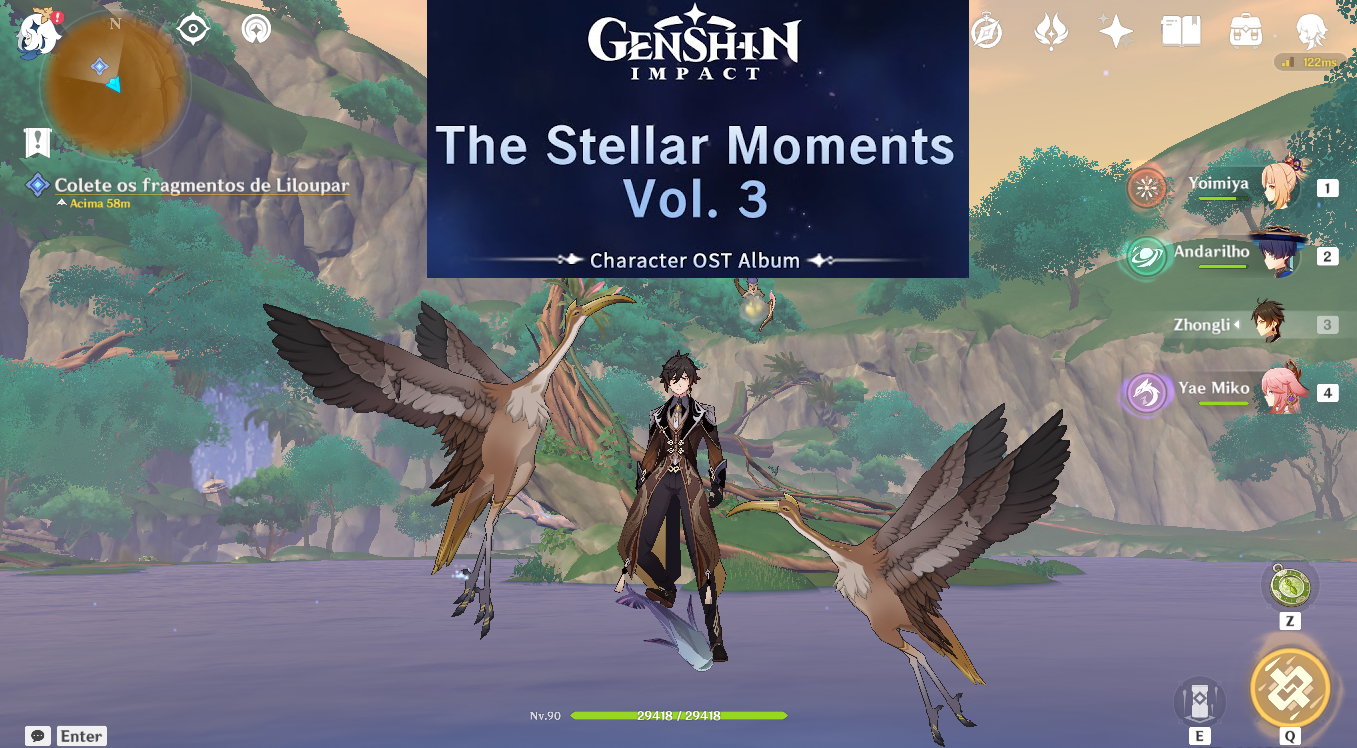
Task: Open the Events overview
Action: pyautogui.click(x=1050, y=31)
